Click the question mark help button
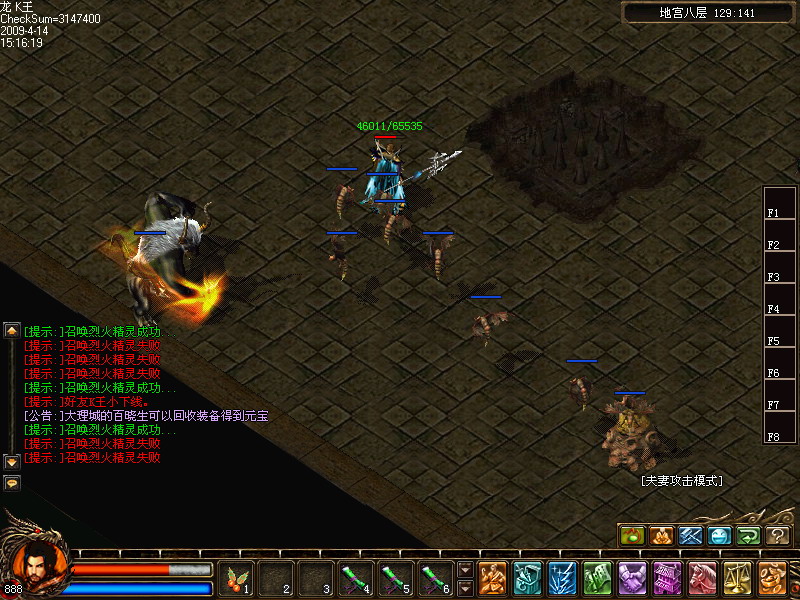The image size is (800, 600). click(778, 536)
